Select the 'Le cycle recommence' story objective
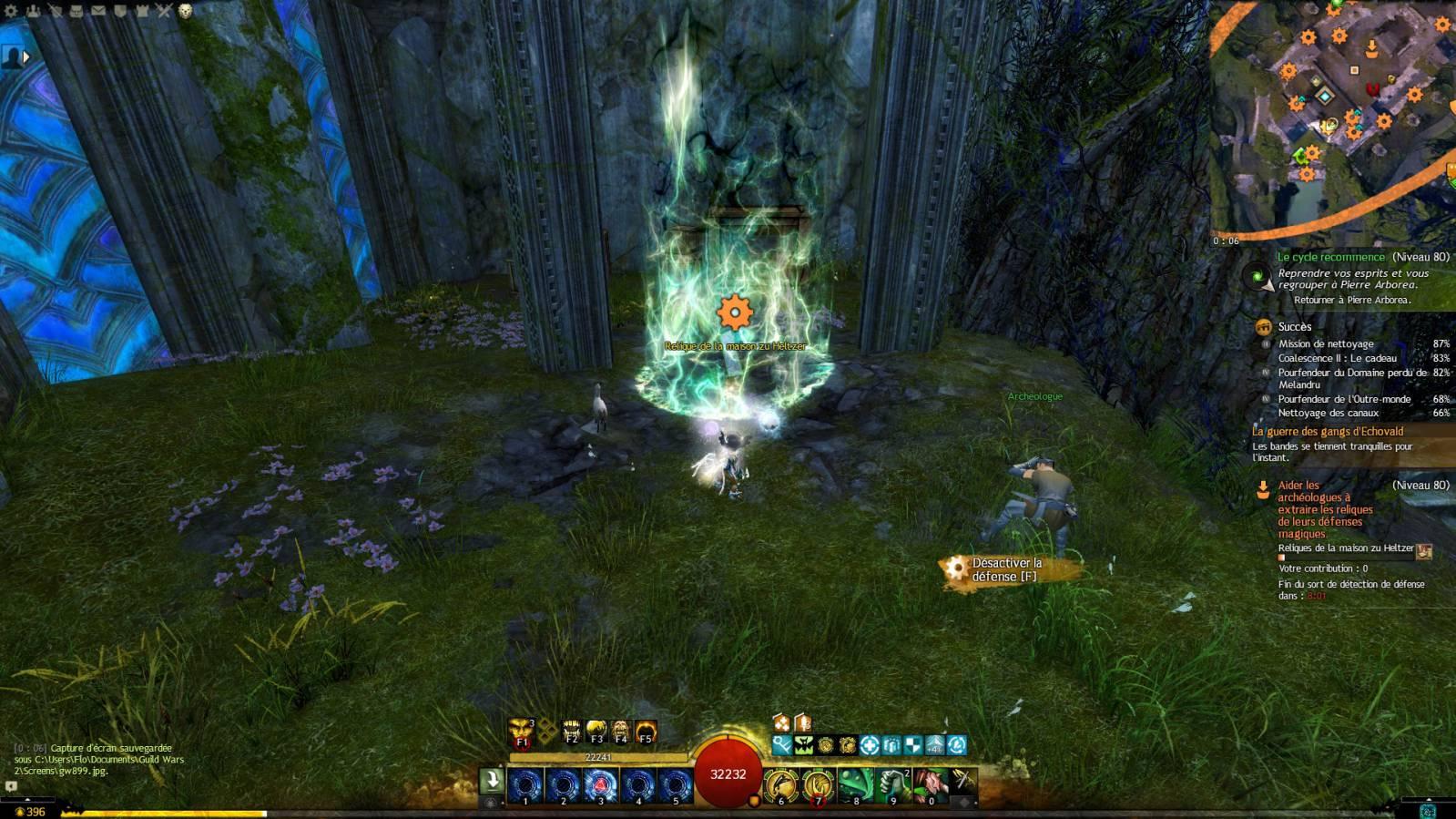Image resolution: width=1456 pixels, height=819 pixels. click(x=1330, y=257)
